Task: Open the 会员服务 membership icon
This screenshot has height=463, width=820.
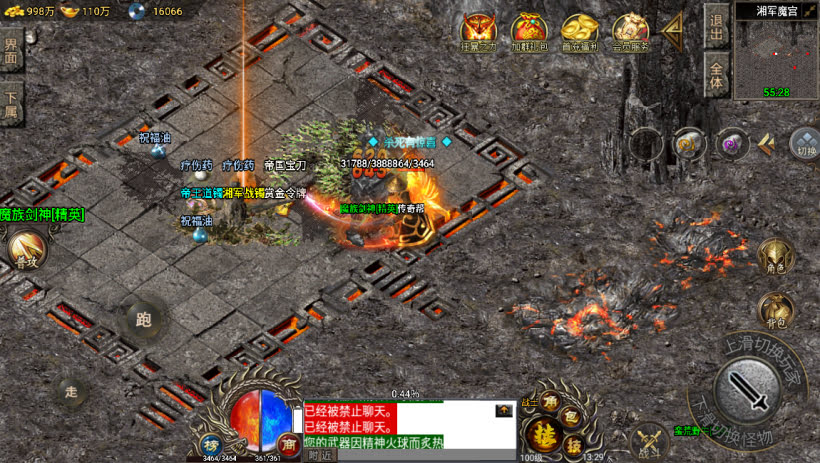Action: point(630,31)
